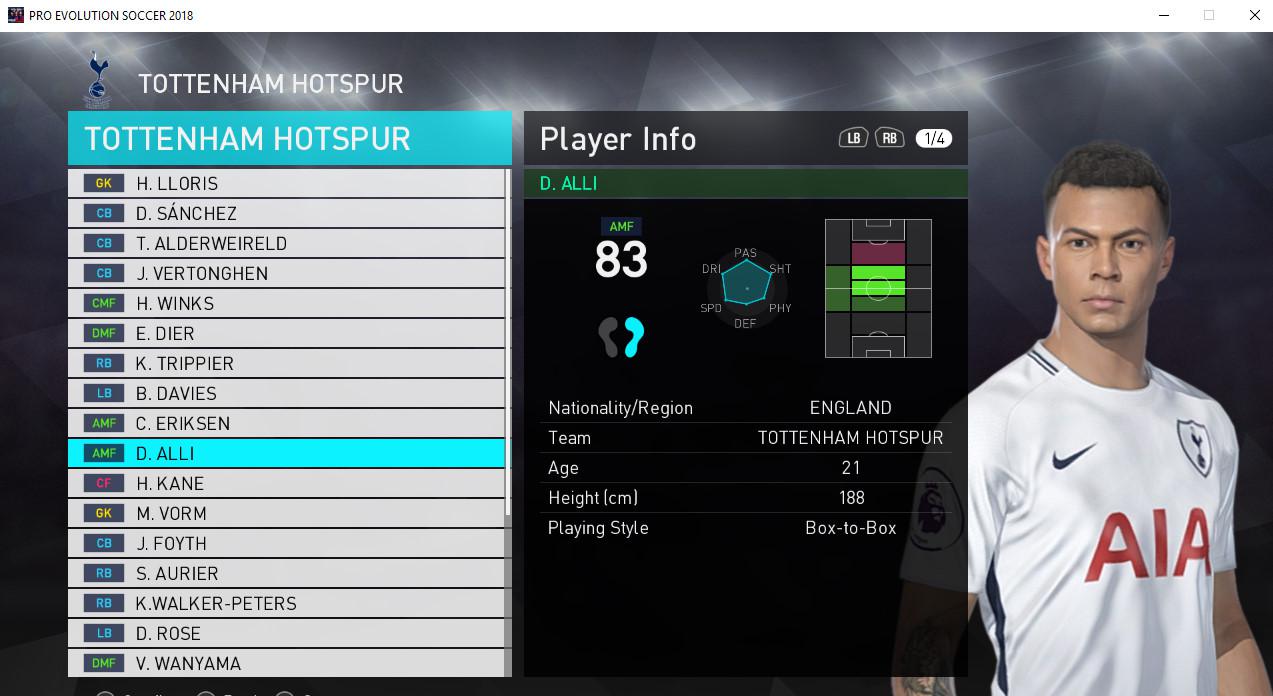Select H. Lloris in the squad list
1273x696 pixels.
[286, 183]
